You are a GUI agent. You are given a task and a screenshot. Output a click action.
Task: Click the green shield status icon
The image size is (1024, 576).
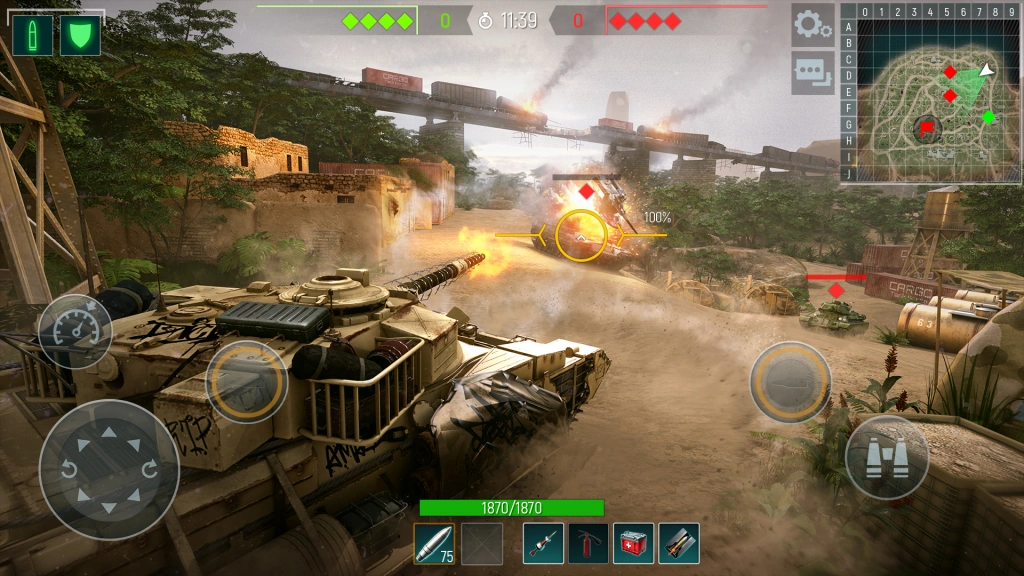tap(80, 36)
